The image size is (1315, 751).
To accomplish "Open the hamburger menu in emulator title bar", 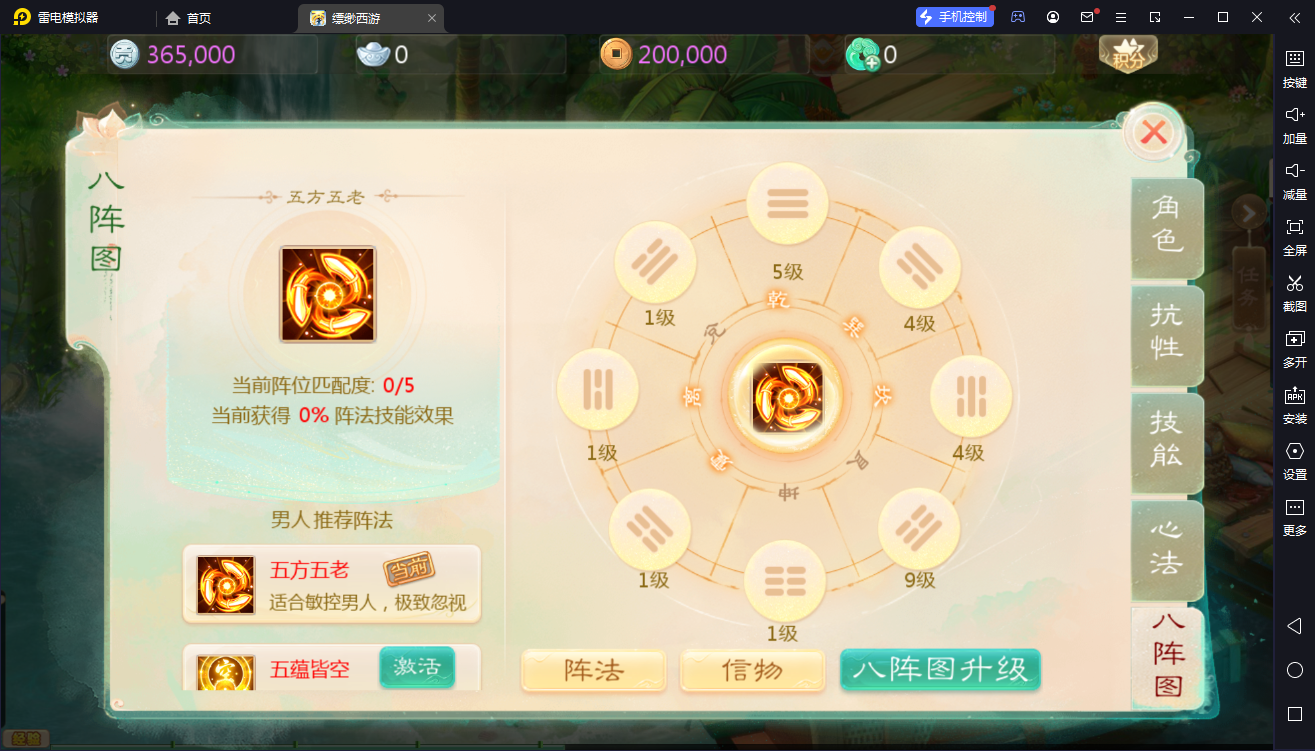I will tap(1121, 17).
